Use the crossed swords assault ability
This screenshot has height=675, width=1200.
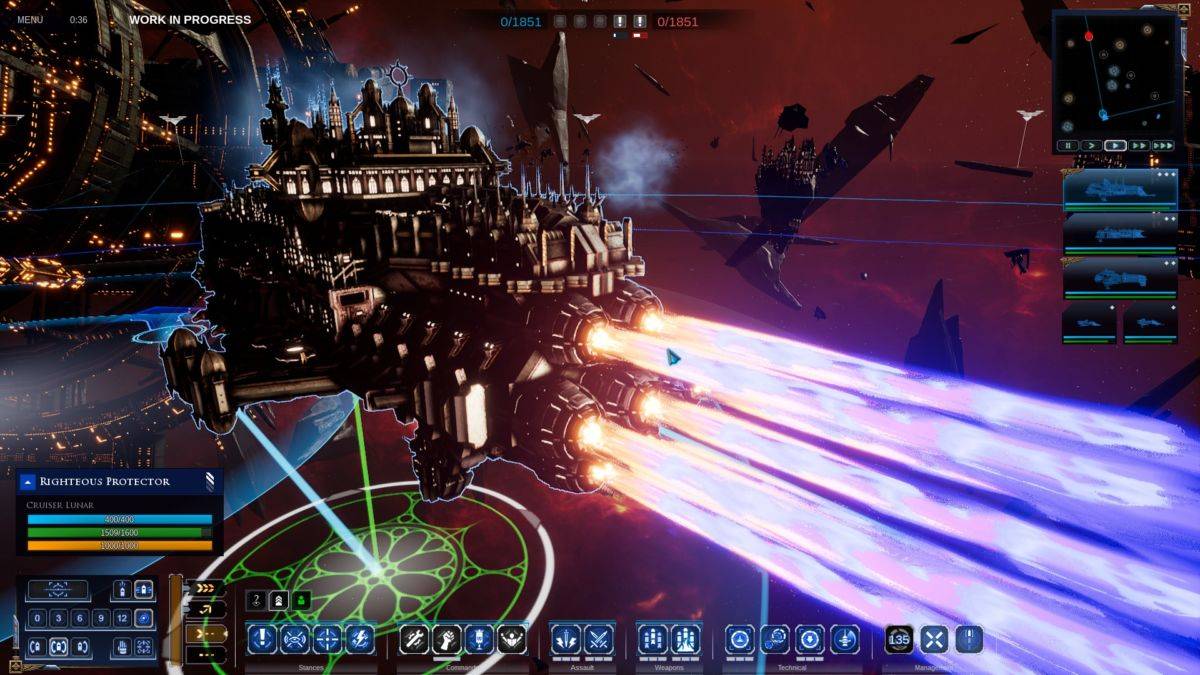point(598,639)
